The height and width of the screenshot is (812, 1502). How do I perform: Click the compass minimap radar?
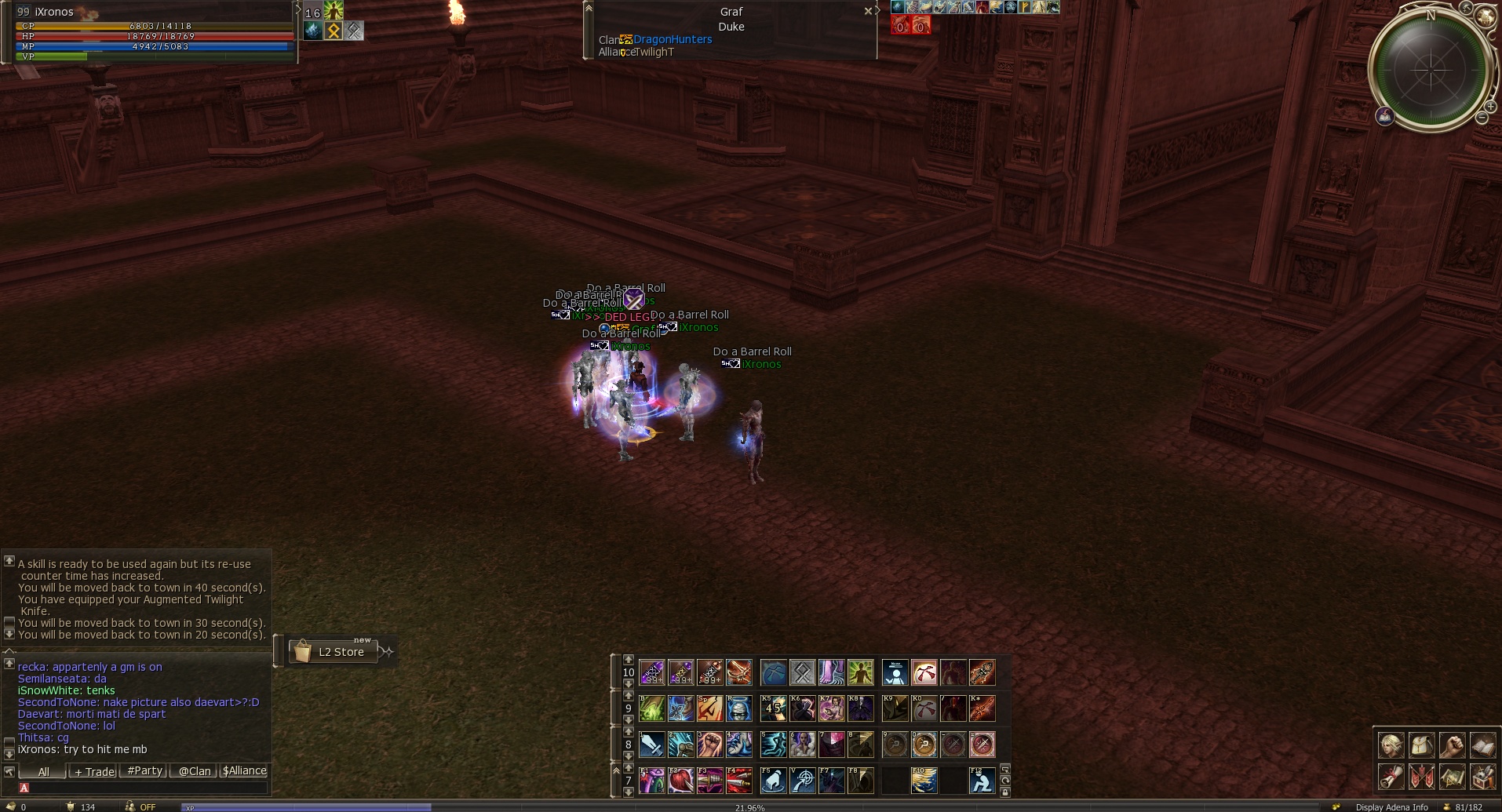pyautogui.click(x=1431, y=70)
